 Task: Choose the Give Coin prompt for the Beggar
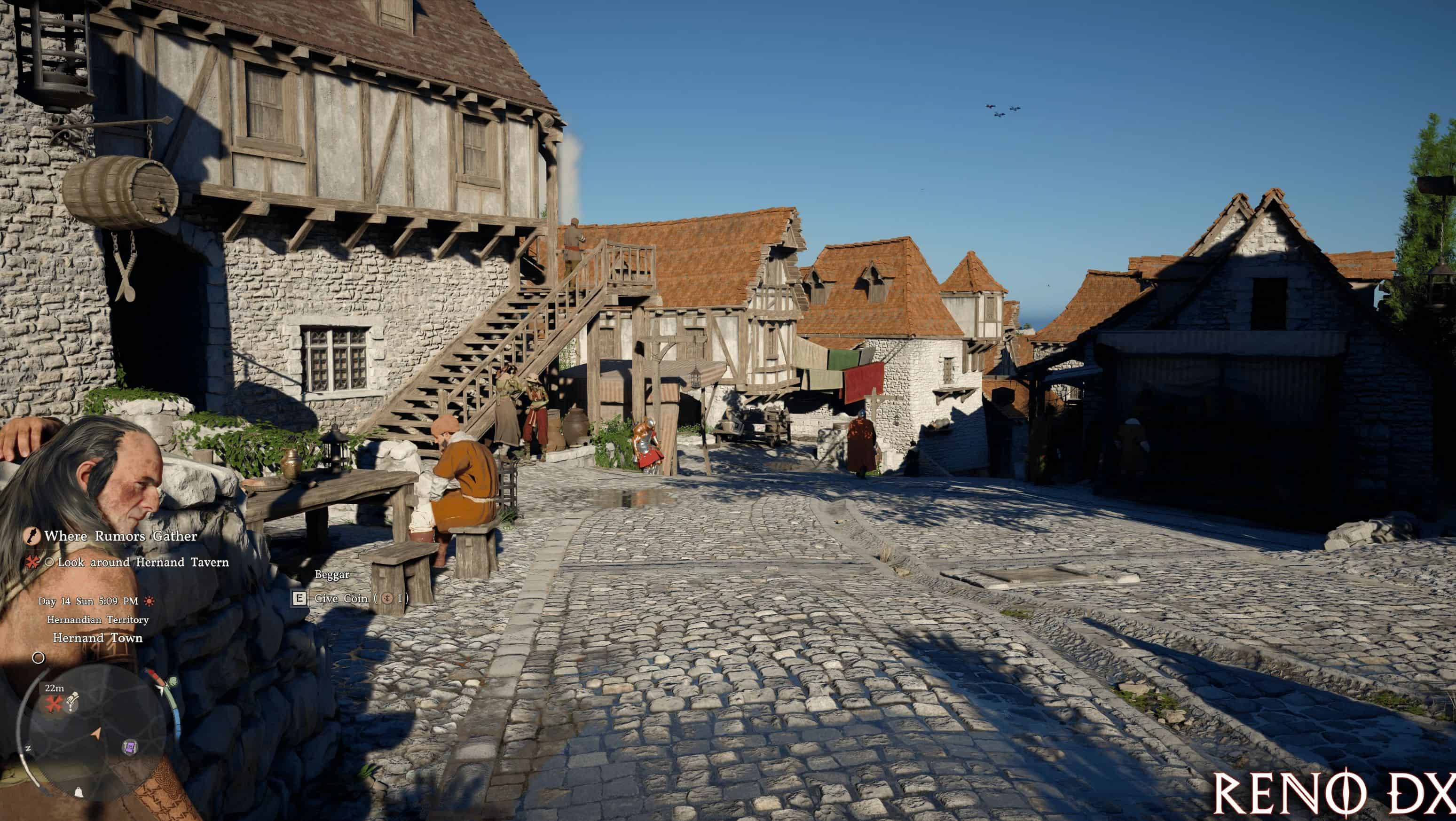coord(349,598)
